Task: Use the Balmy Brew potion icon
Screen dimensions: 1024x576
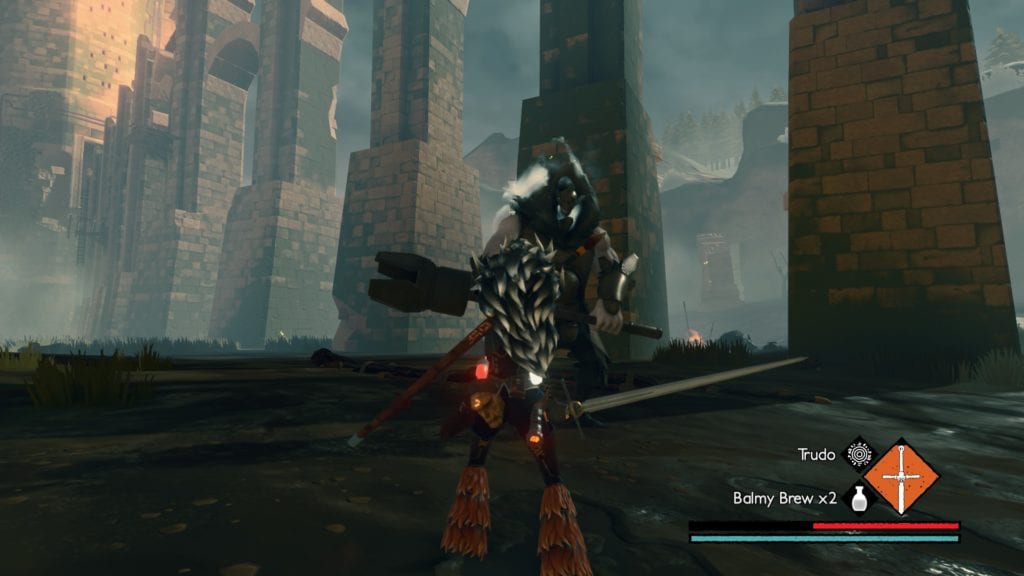Action: point(856,498)
